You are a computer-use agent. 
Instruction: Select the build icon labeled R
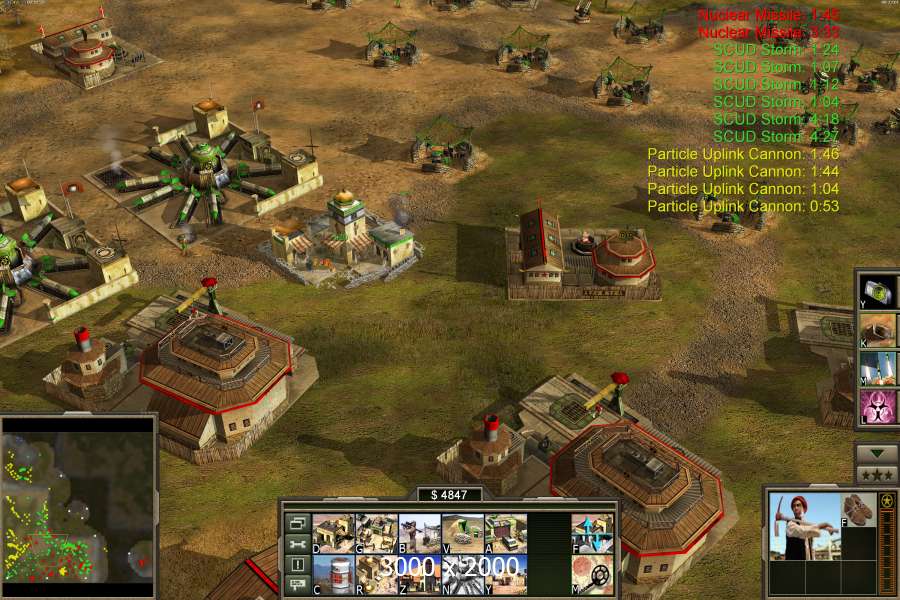(377, 574)
